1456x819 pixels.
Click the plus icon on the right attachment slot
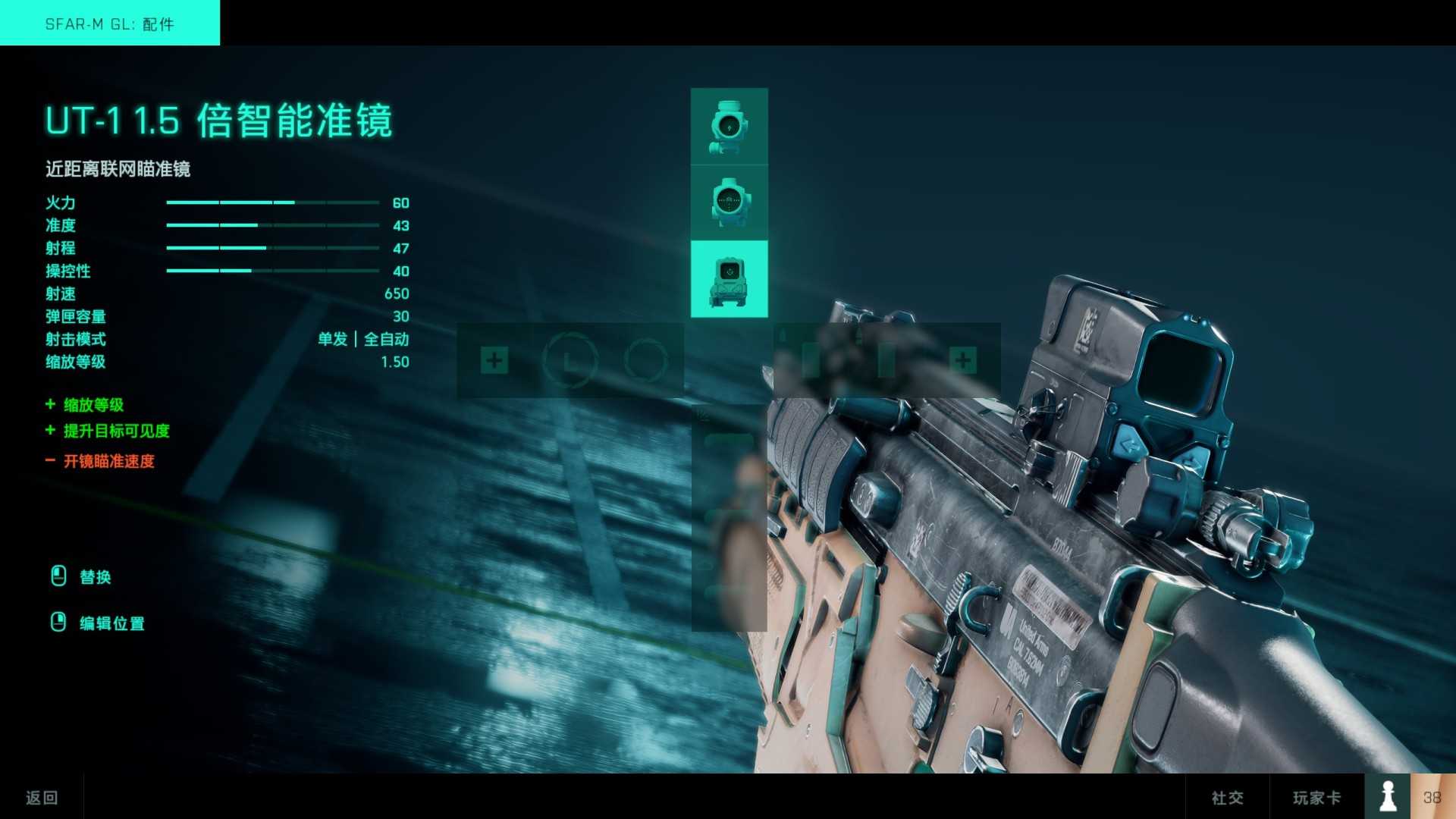pos(963,358)
